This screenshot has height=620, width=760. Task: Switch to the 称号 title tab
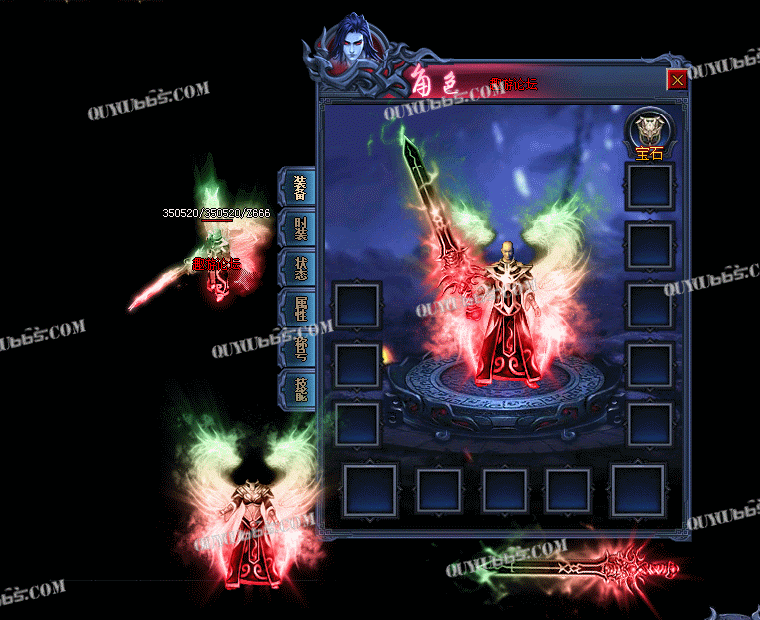299,347
